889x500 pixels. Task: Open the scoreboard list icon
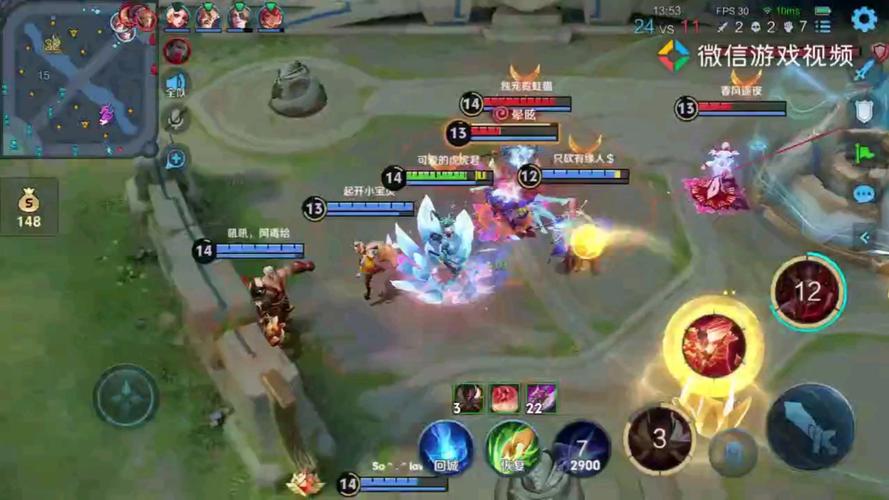point(822,27)
